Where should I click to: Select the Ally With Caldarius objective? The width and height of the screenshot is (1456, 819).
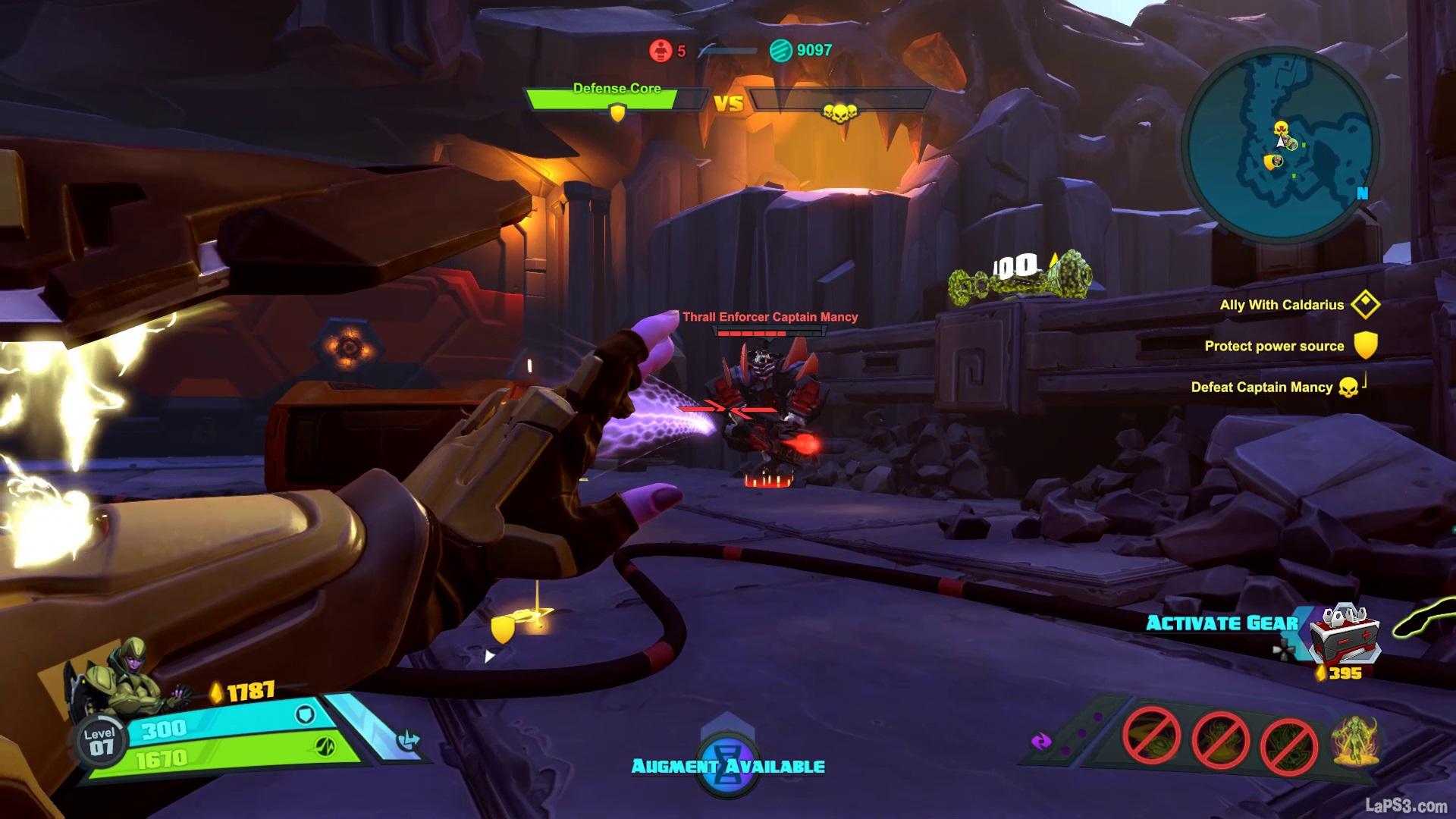pos(1282,305)
